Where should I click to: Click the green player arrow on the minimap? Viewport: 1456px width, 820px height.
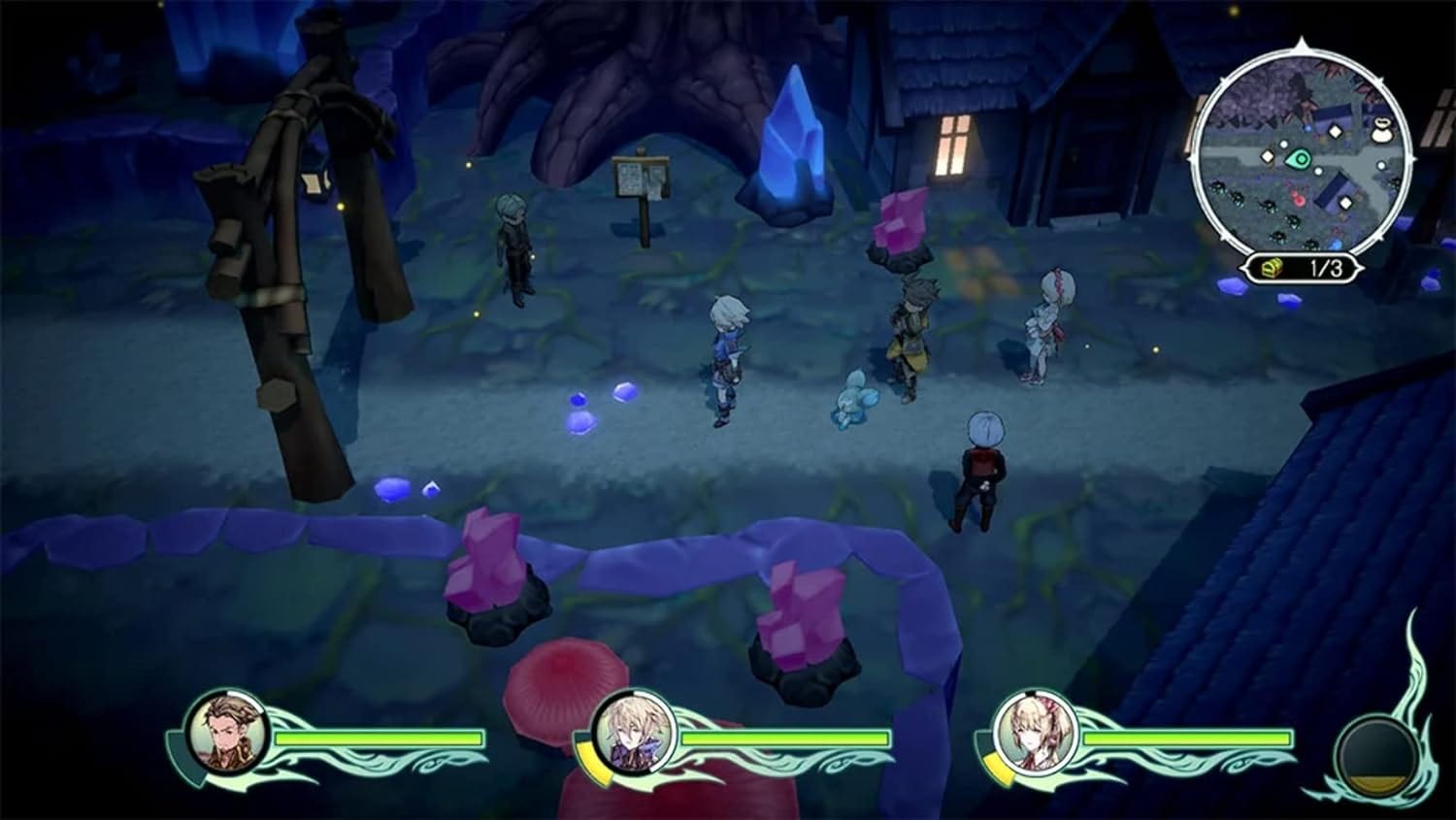click(1300, 160)
